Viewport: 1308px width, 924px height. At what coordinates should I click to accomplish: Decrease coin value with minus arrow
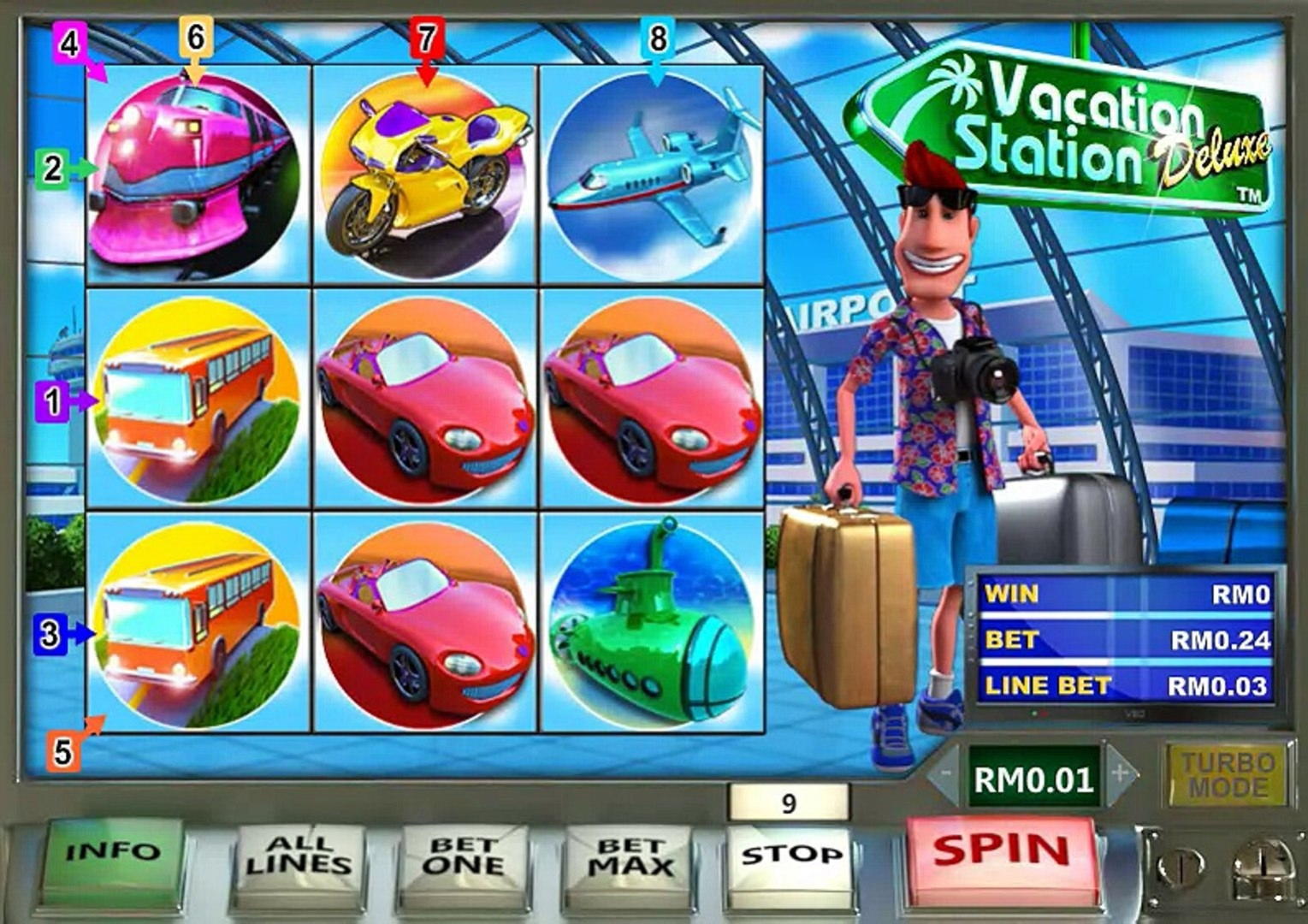click(x=945, y=775)
